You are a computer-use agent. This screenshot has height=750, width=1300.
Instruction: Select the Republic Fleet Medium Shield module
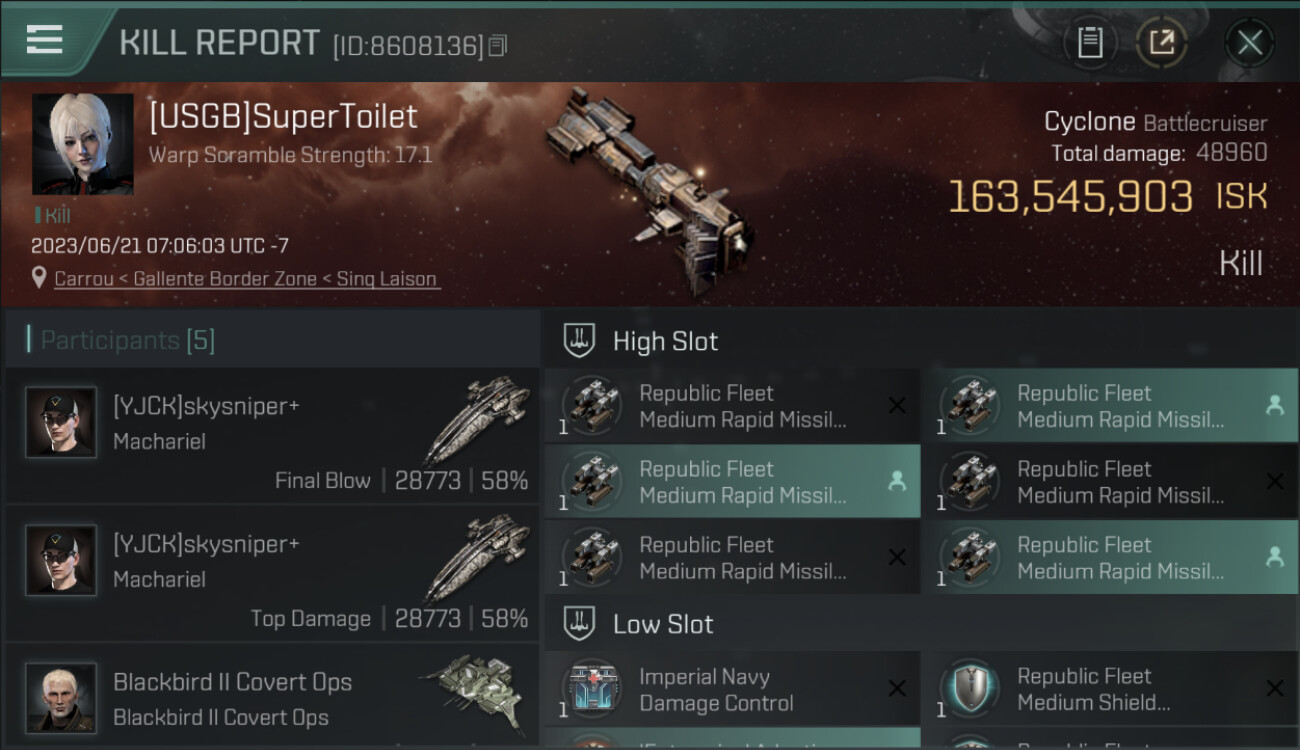[x=1110, y=689]
